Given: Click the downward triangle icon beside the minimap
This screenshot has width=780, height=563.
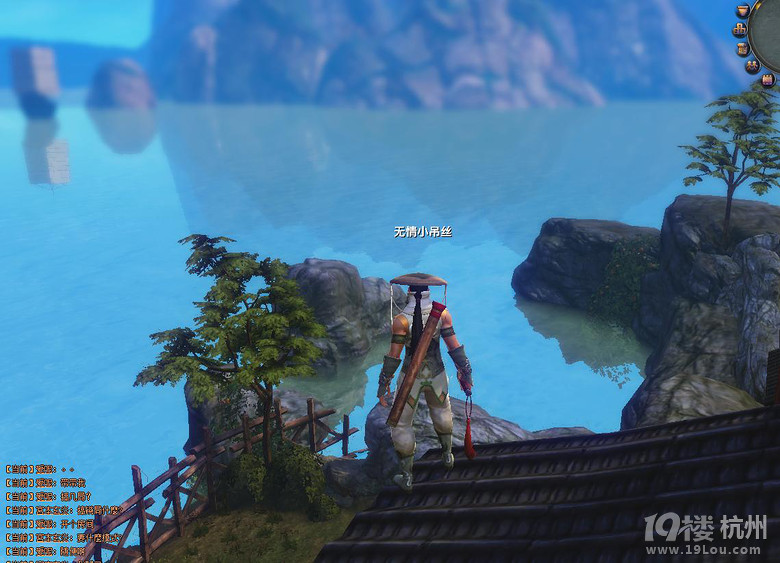Looking at the screenshot, I should [x=743, y=10].
